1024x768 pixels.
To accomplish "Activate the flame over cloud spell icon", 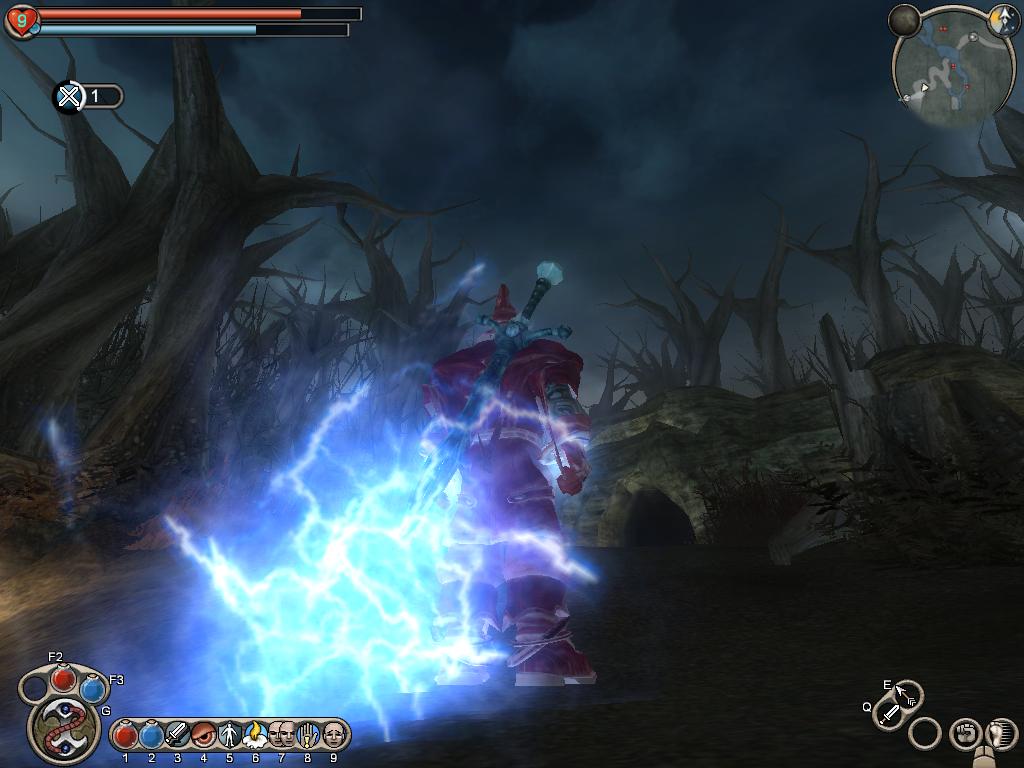I will point(255,736).
